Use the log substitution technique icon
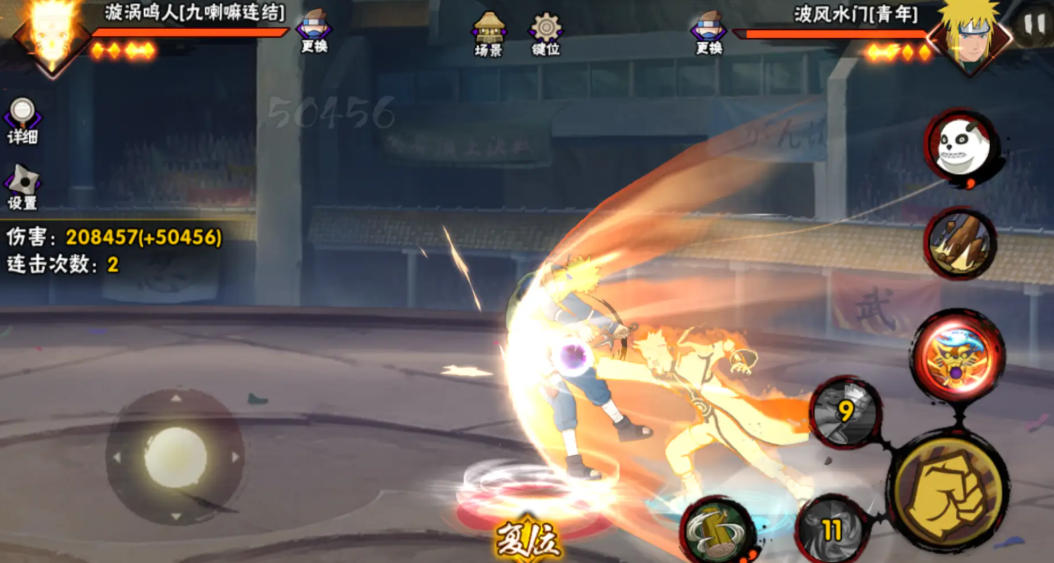1054x563 pixels. (718, 530)
